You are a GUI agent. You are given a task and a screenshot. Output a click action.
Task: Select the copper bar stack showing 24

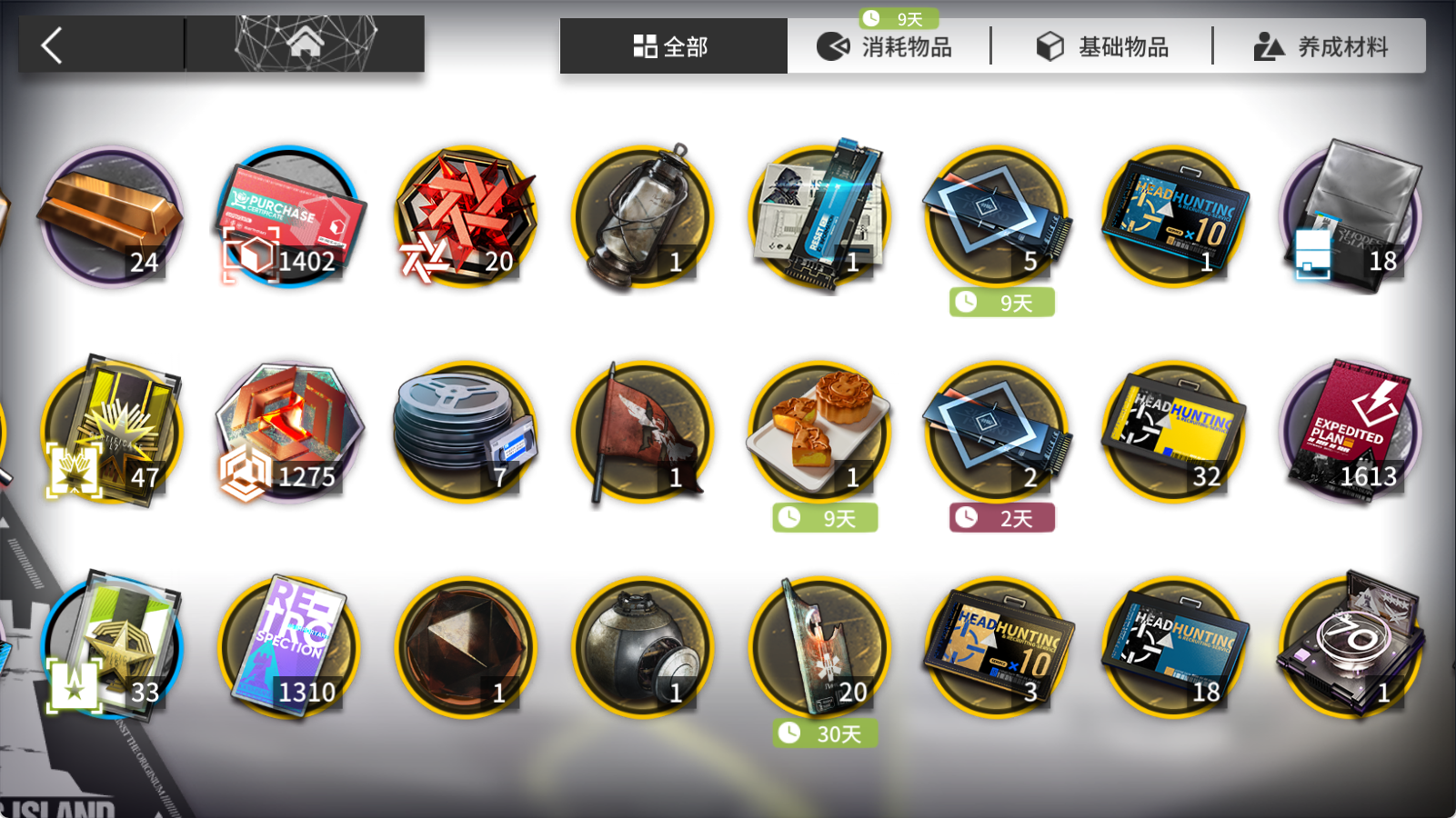point(110,218)
